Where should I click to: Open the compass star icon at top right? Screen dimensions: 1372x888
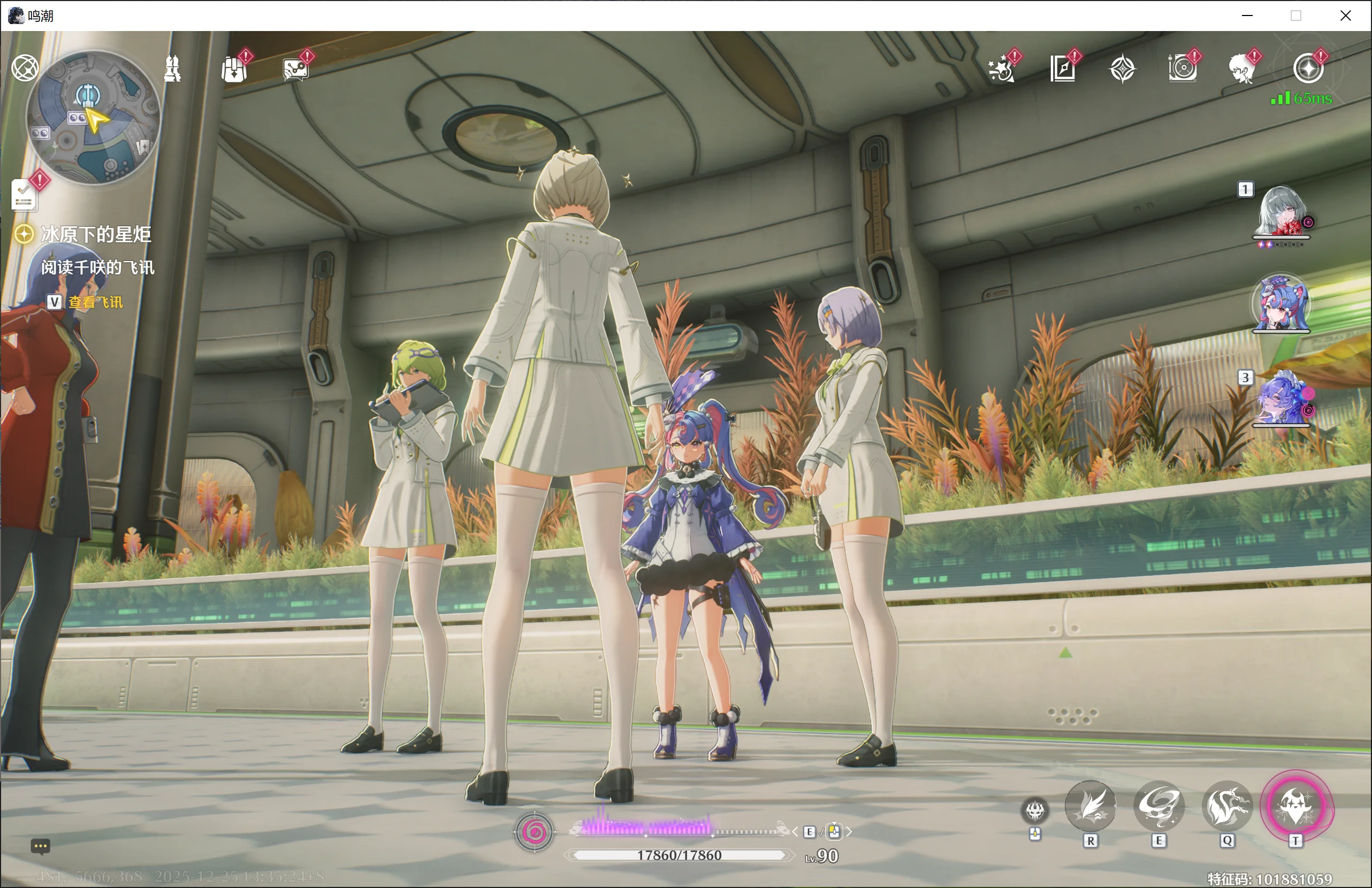pos(1308,69)
